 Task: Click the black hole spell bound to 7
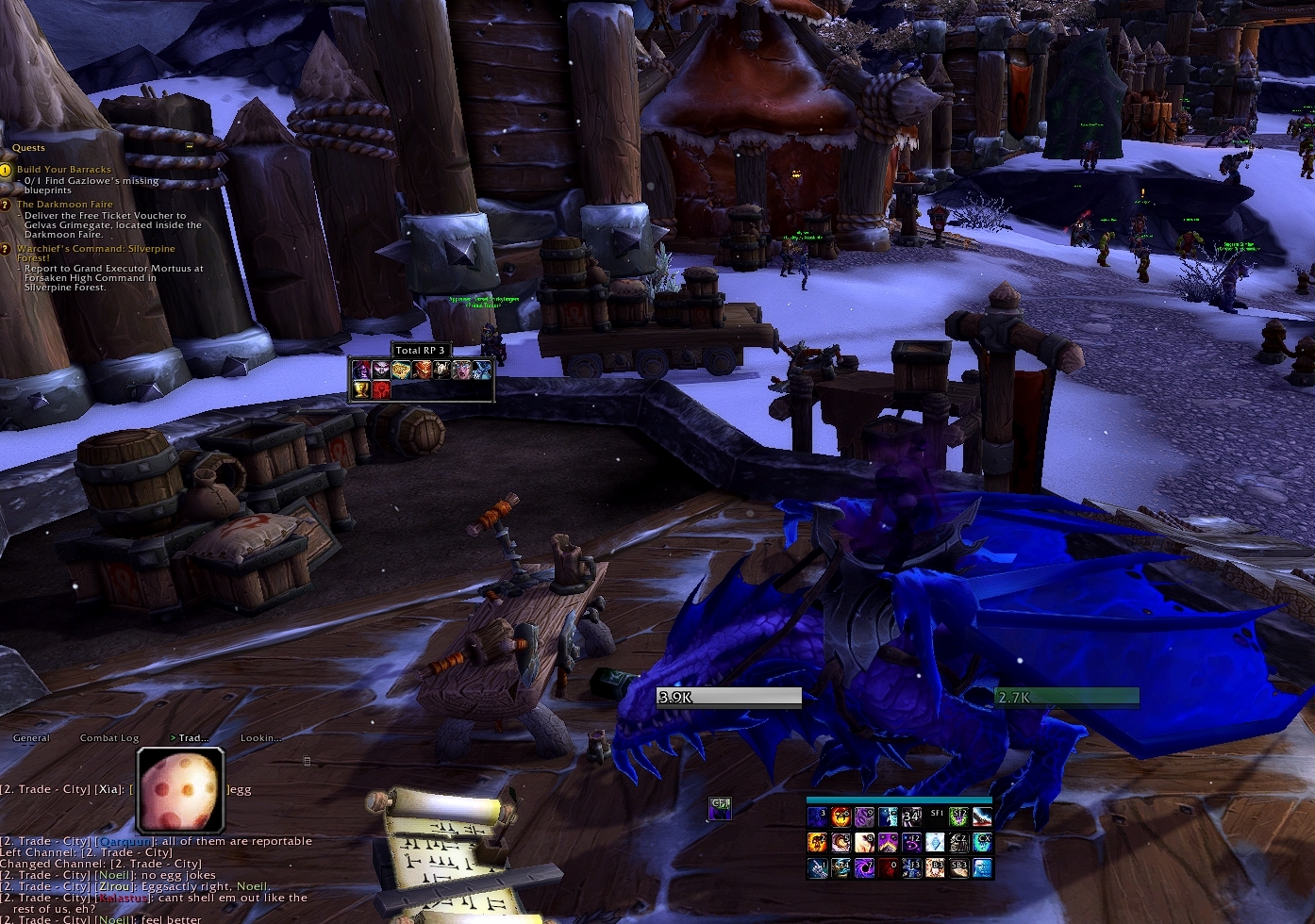[x=864, y=867]
